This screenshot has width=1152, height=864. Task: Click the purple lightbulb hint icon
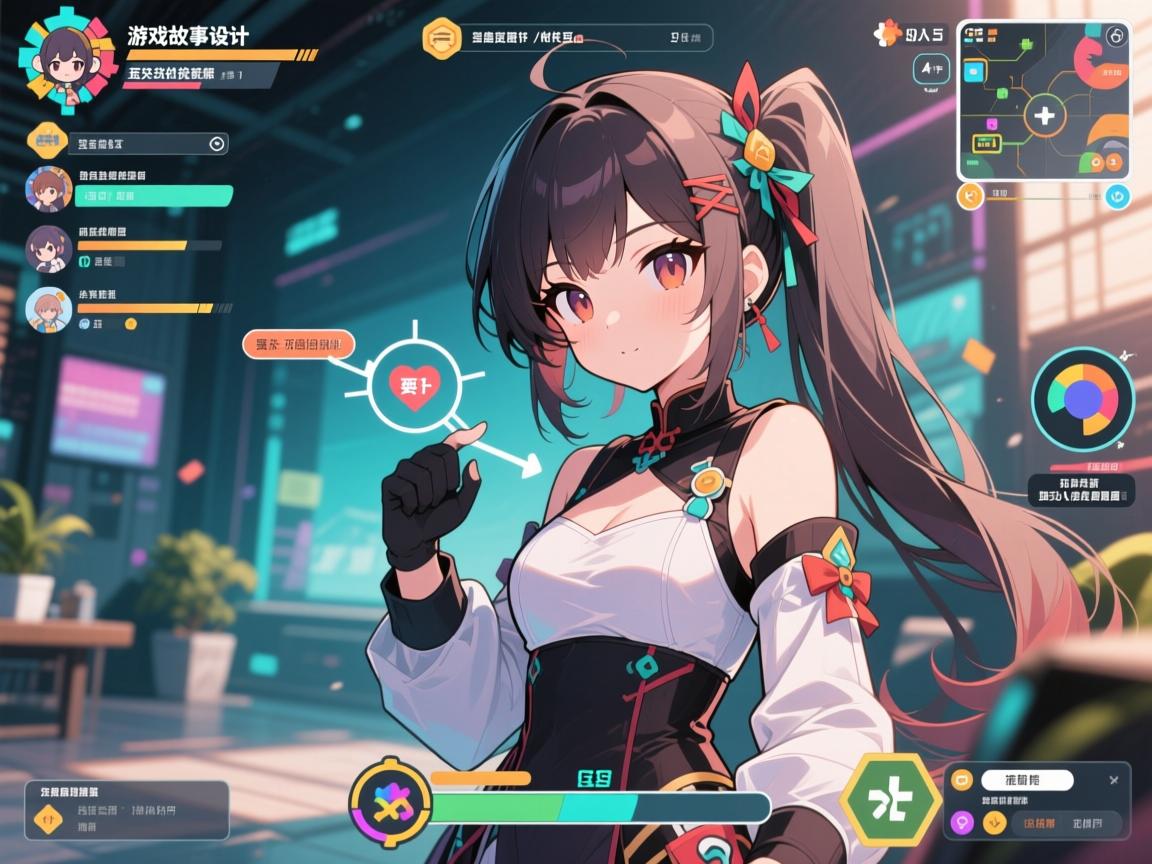pos(963,823)
